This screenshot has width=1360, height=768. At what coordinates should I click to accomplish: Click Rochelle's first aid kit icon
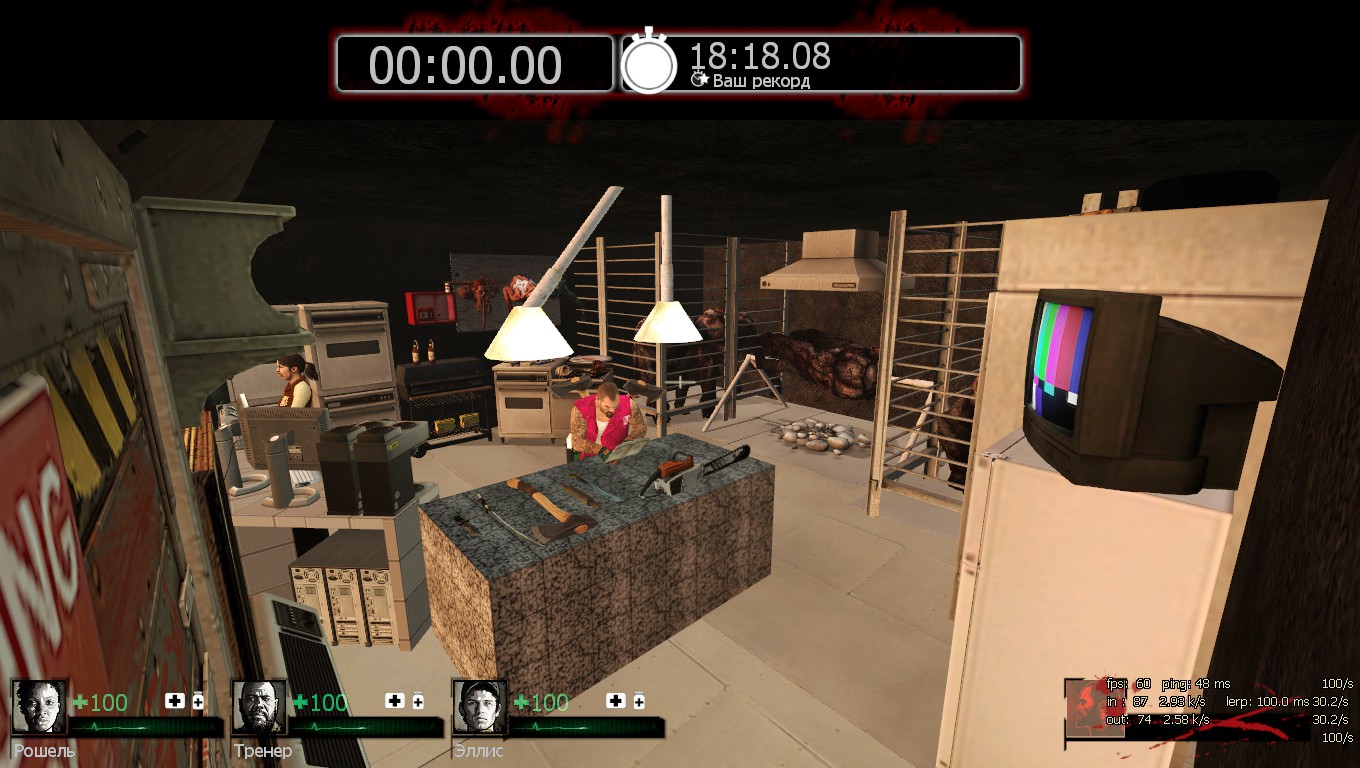[x=175, y=701]
